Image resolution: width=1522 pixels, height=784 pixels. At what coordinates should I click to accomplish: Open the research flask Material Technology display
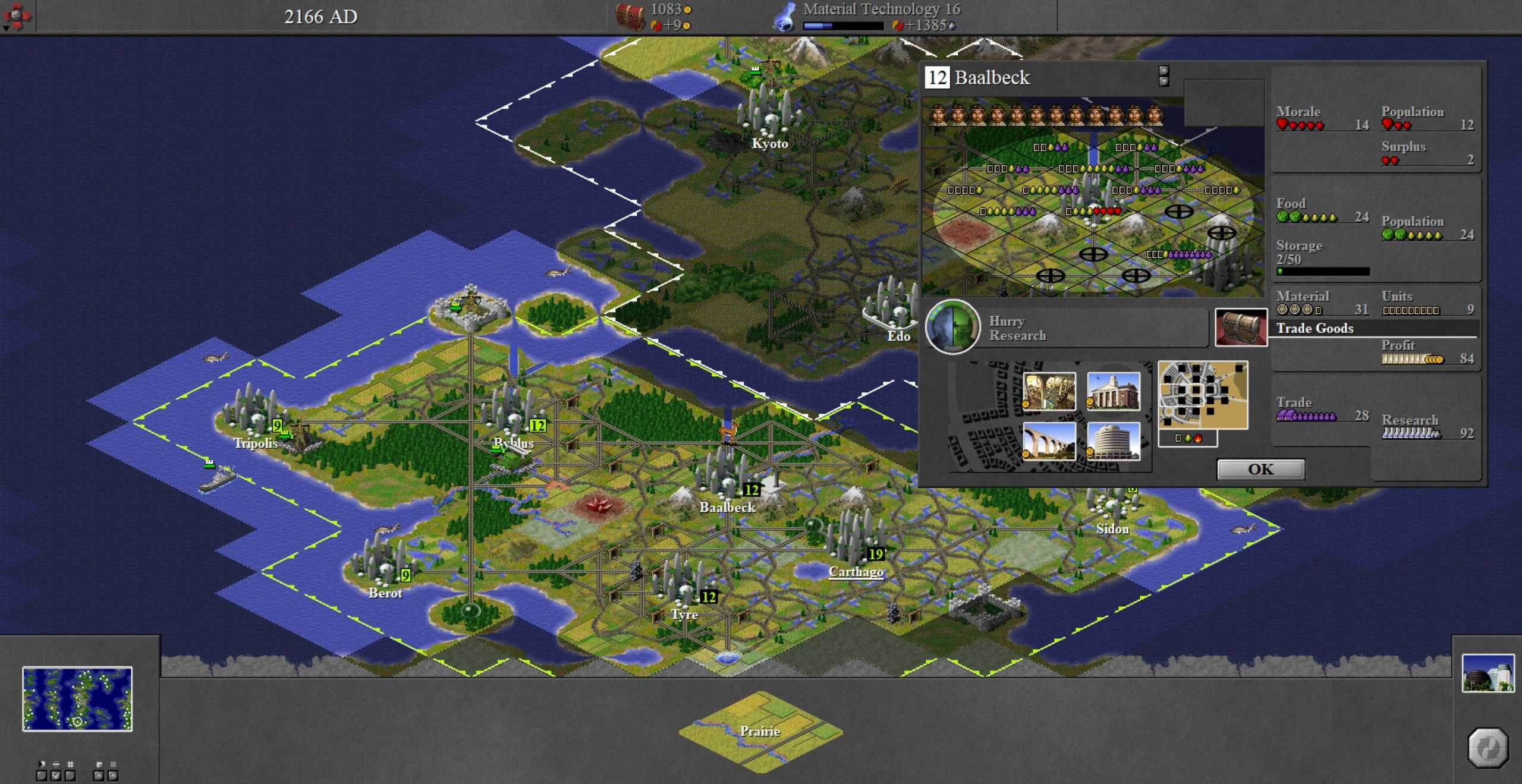click(x=785, y=17)
